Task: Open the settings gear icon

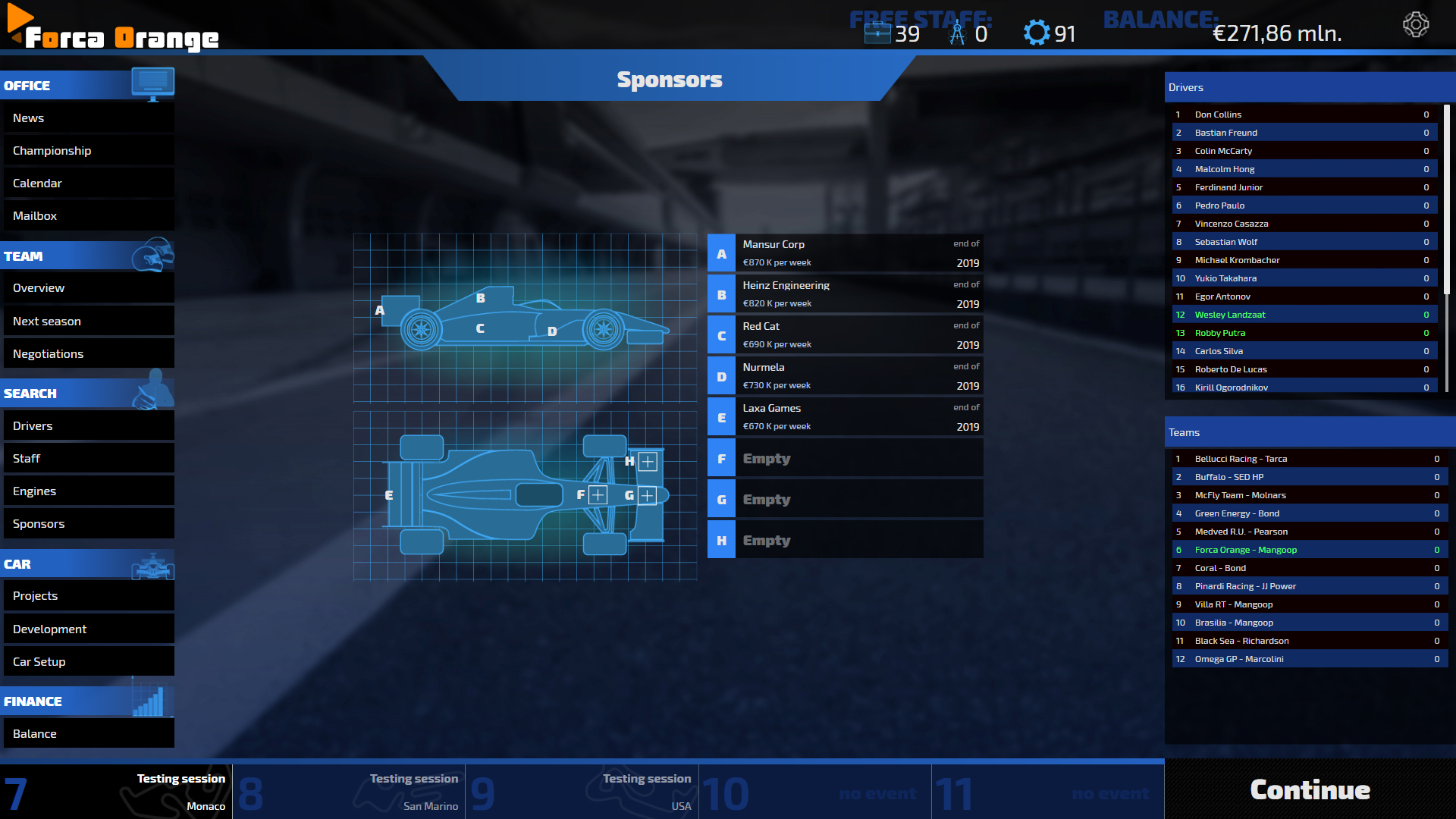Action: [1415, 25]
